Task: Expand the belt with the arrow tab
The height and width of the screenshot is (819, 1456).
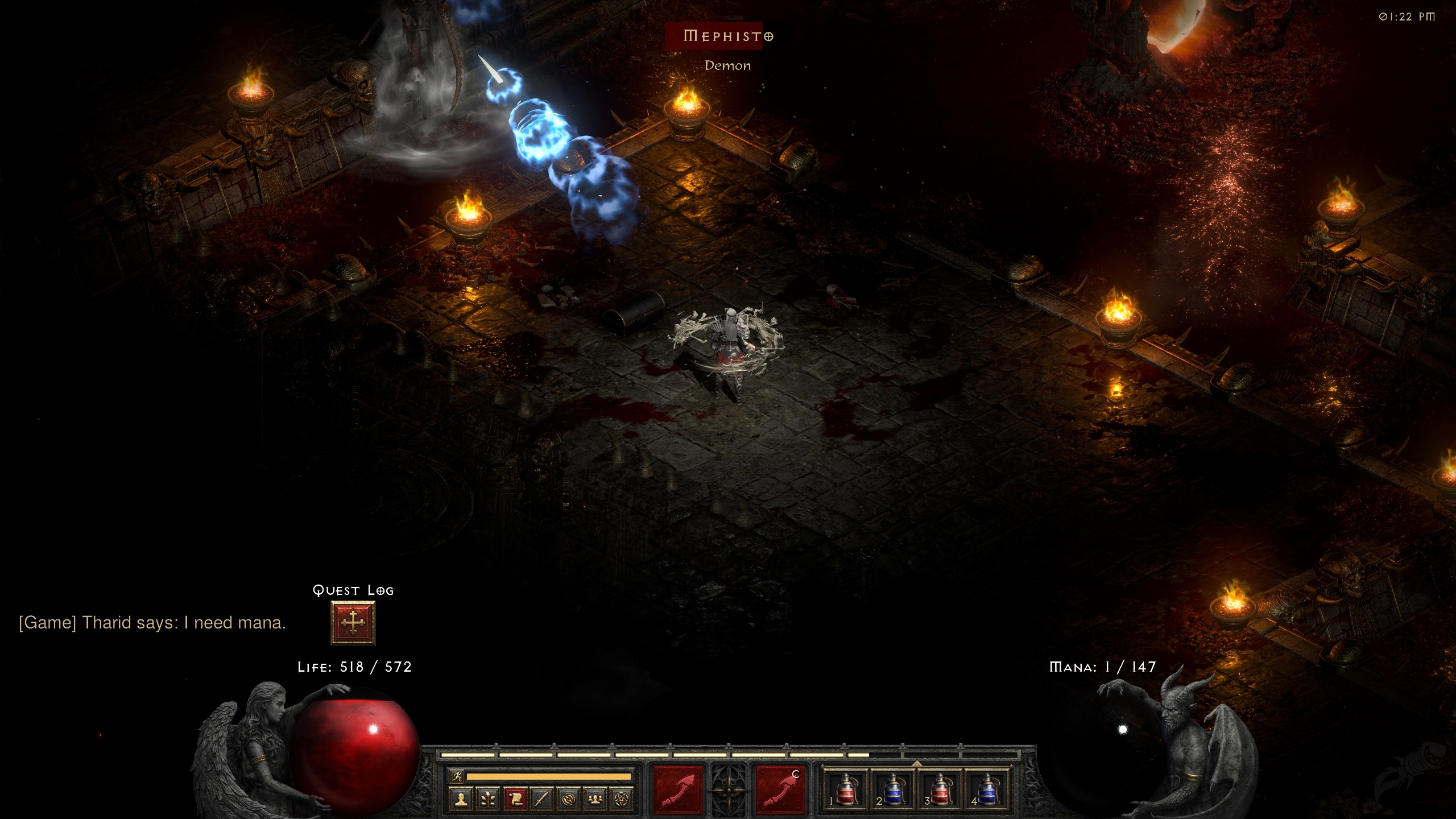Action: pyautogui.click(x=917, y=763)
